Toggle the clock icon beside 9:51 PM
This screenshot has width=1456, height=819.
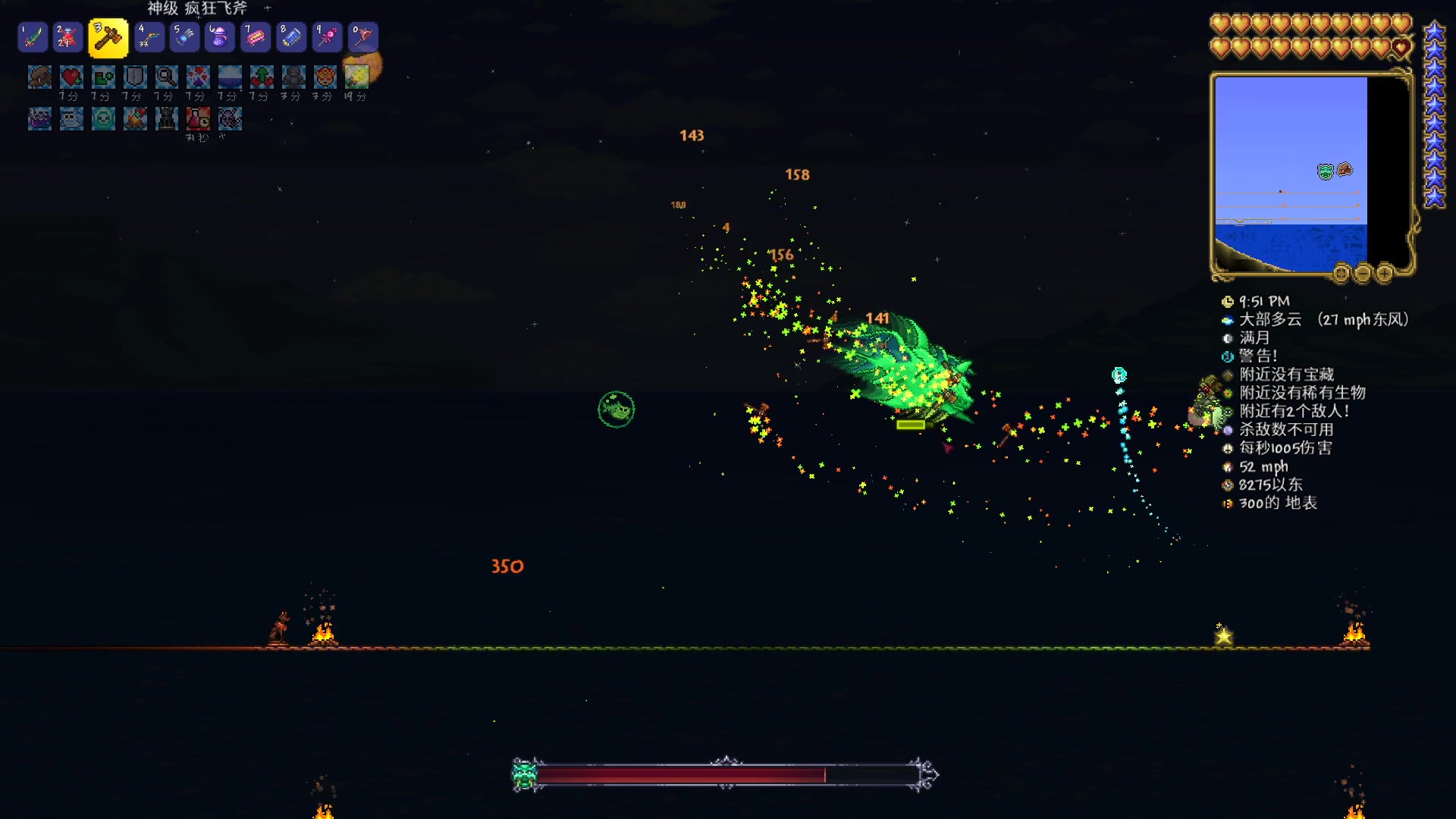tap(1228, 302)
